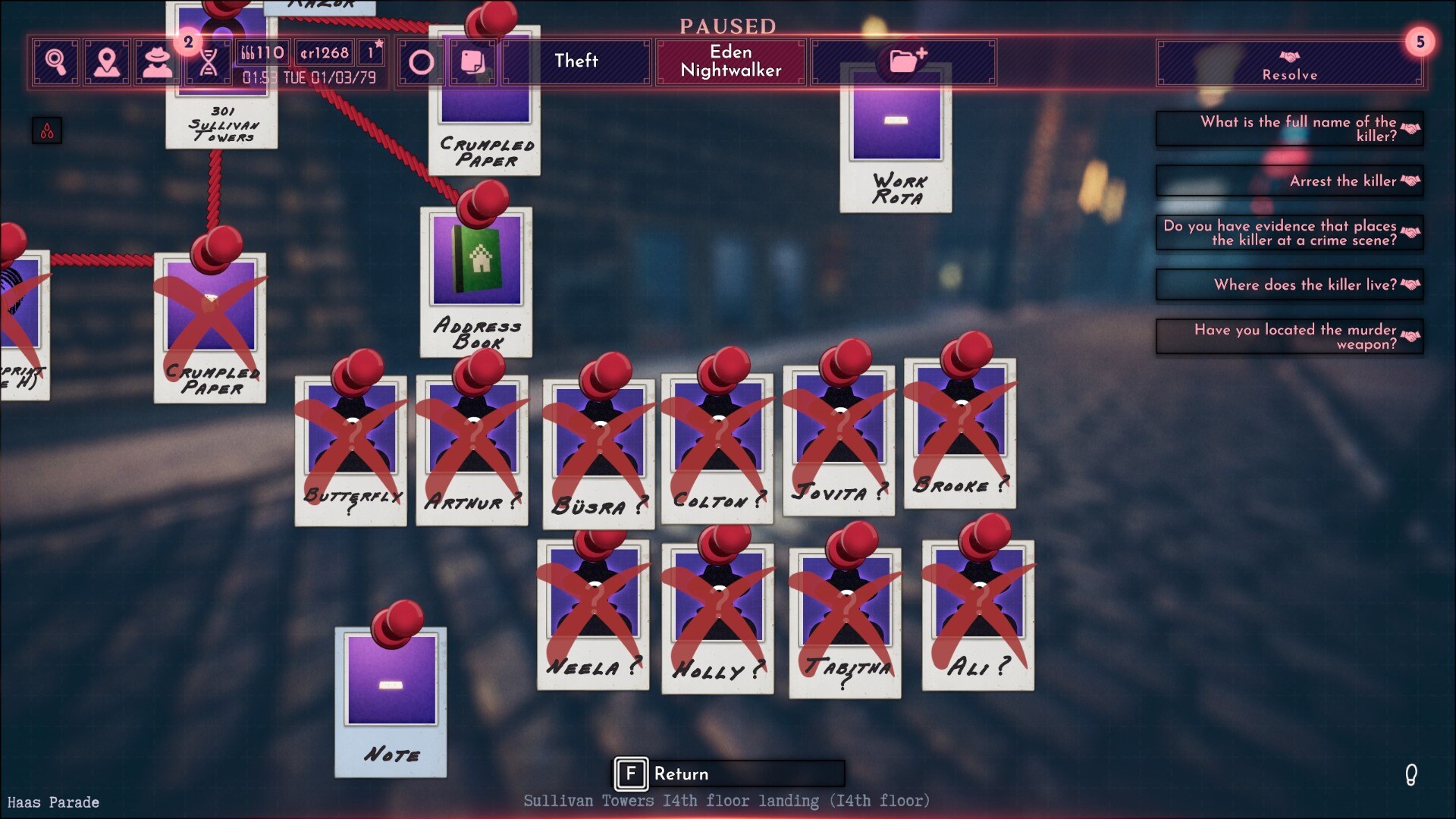This screenshot has width=1456, height=819.
Task: Open the Resolve case button
Action: (1289, 64)
